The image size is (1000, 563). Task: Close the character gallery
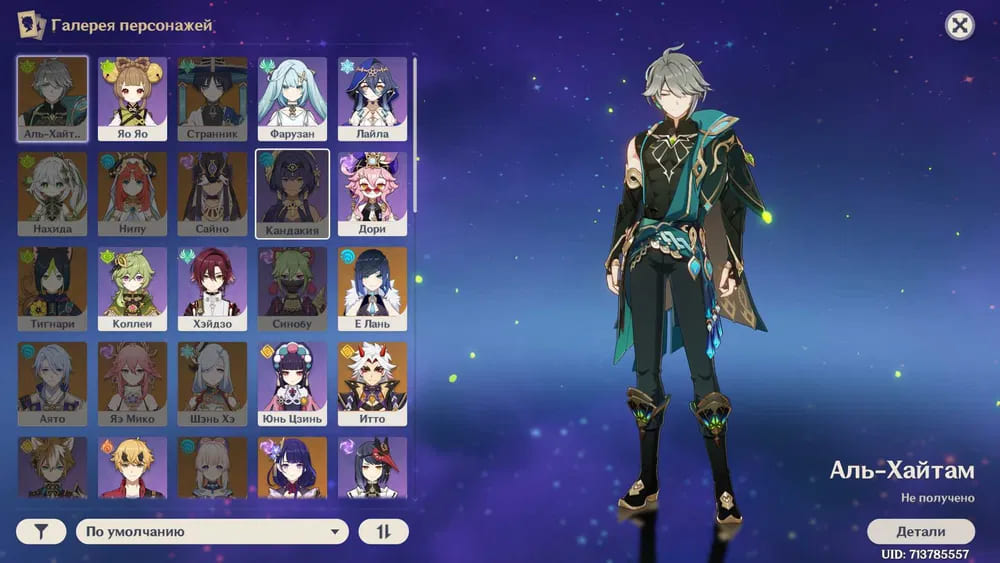coord(960,26)
